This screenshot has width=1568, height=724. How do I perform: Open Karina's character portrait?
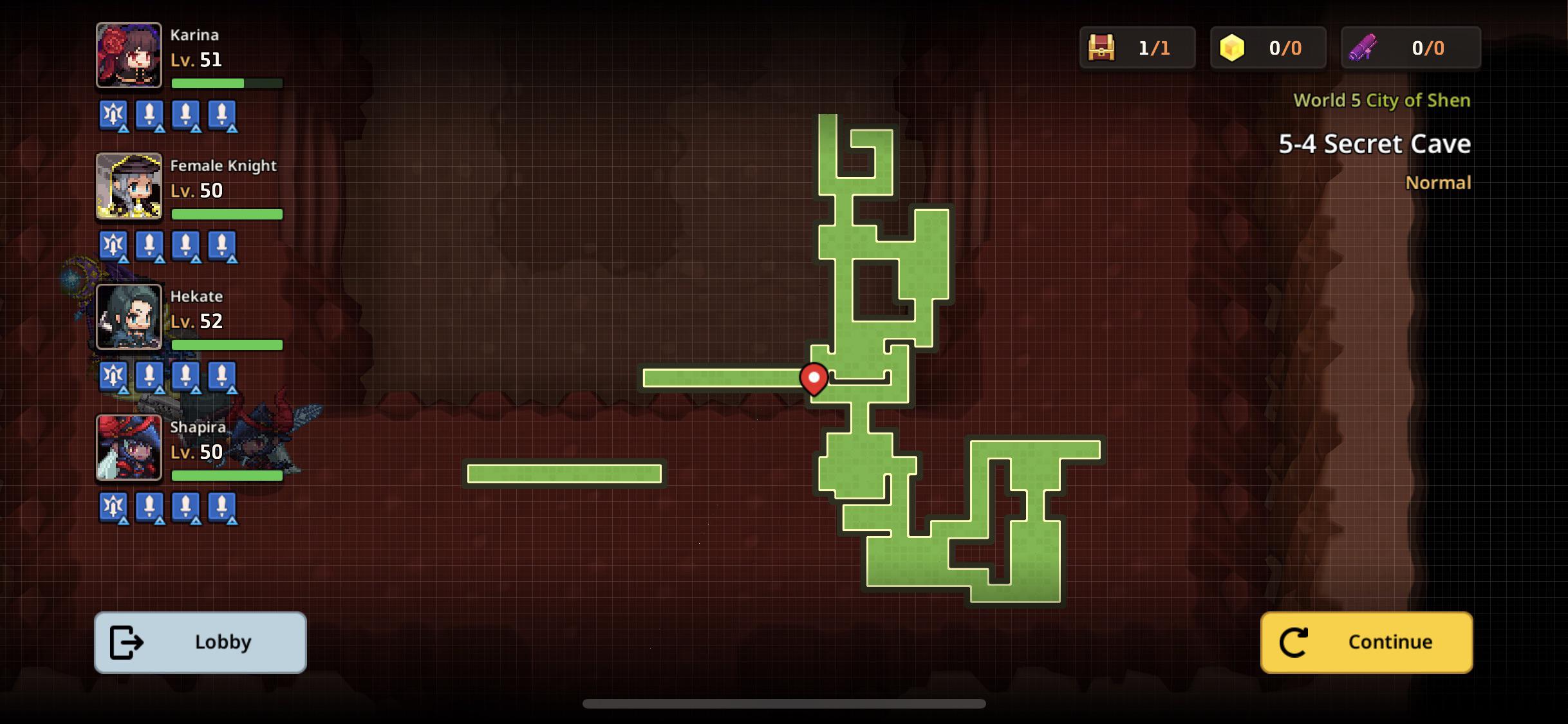(128, 55)
